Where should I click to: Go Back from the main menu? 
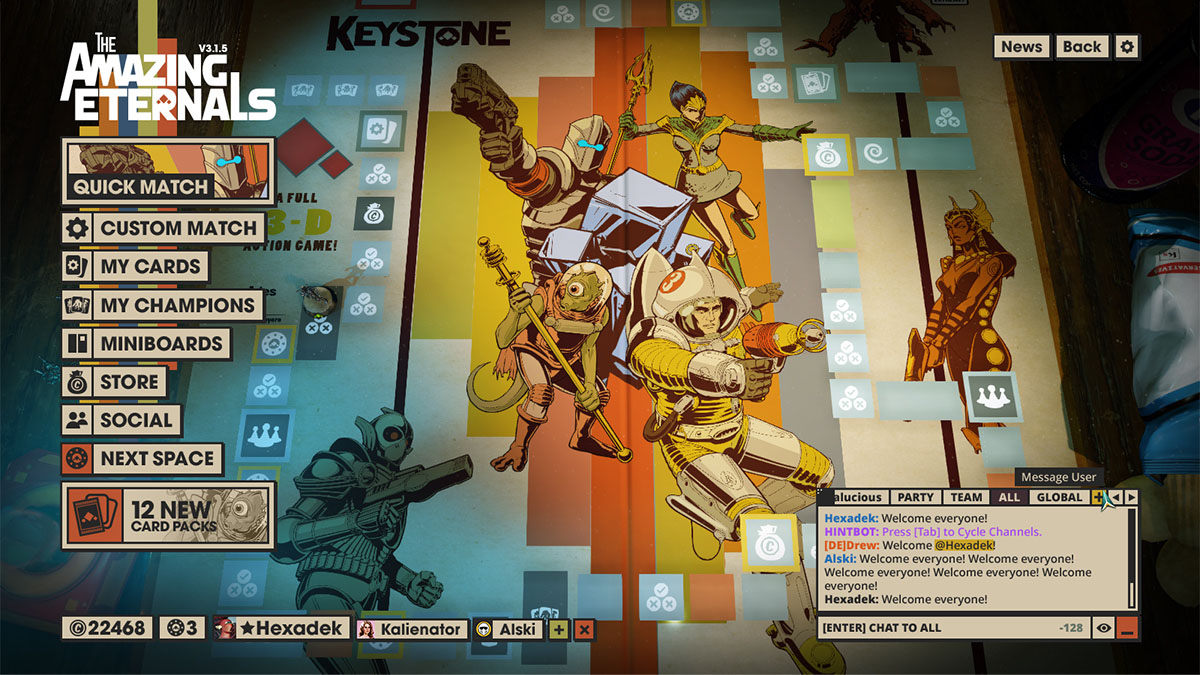pos(1081,47)
